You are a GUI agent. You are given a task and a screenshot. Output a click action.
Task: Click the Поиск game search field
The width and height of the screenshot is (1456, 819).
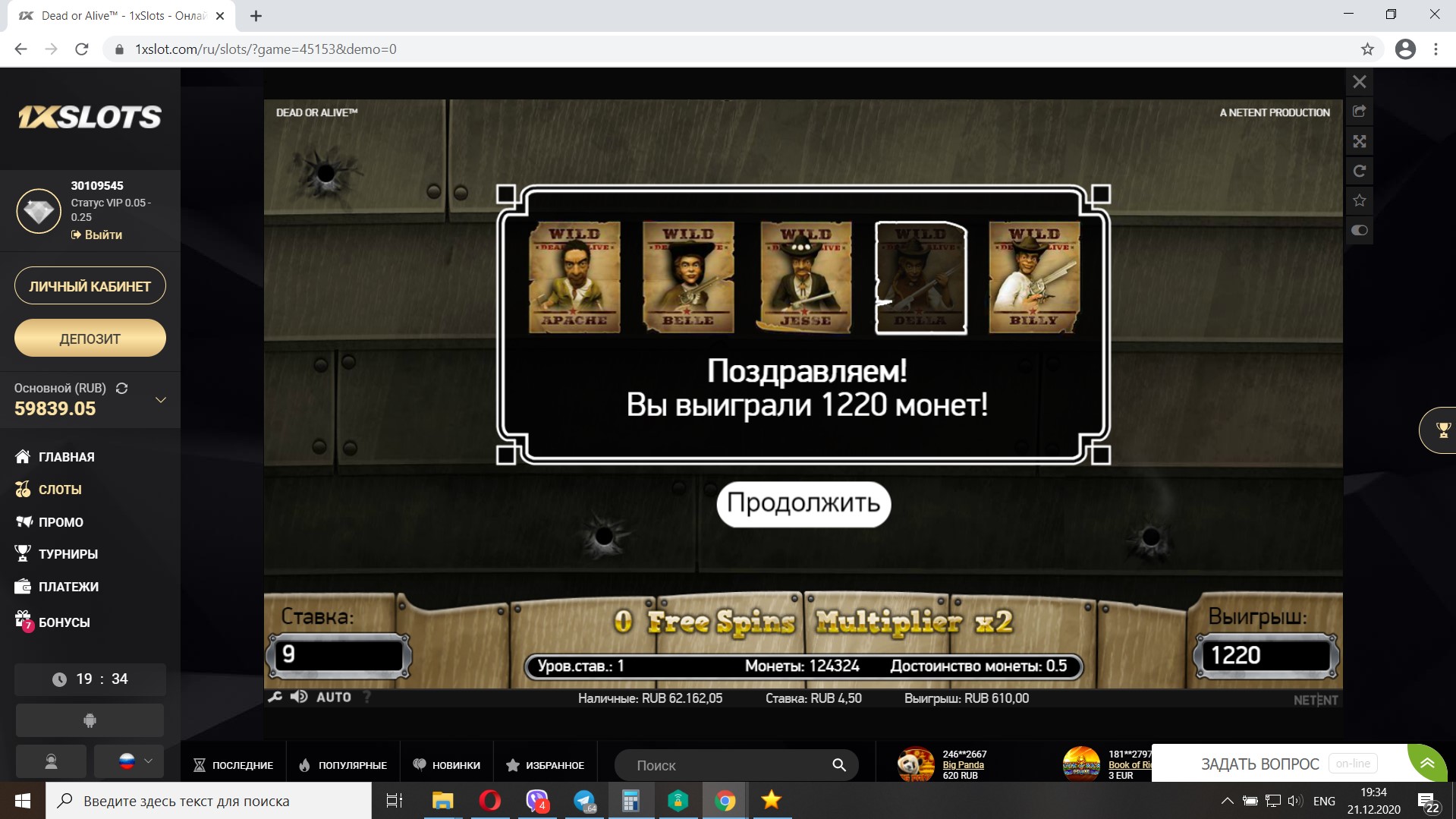point(728,765)
